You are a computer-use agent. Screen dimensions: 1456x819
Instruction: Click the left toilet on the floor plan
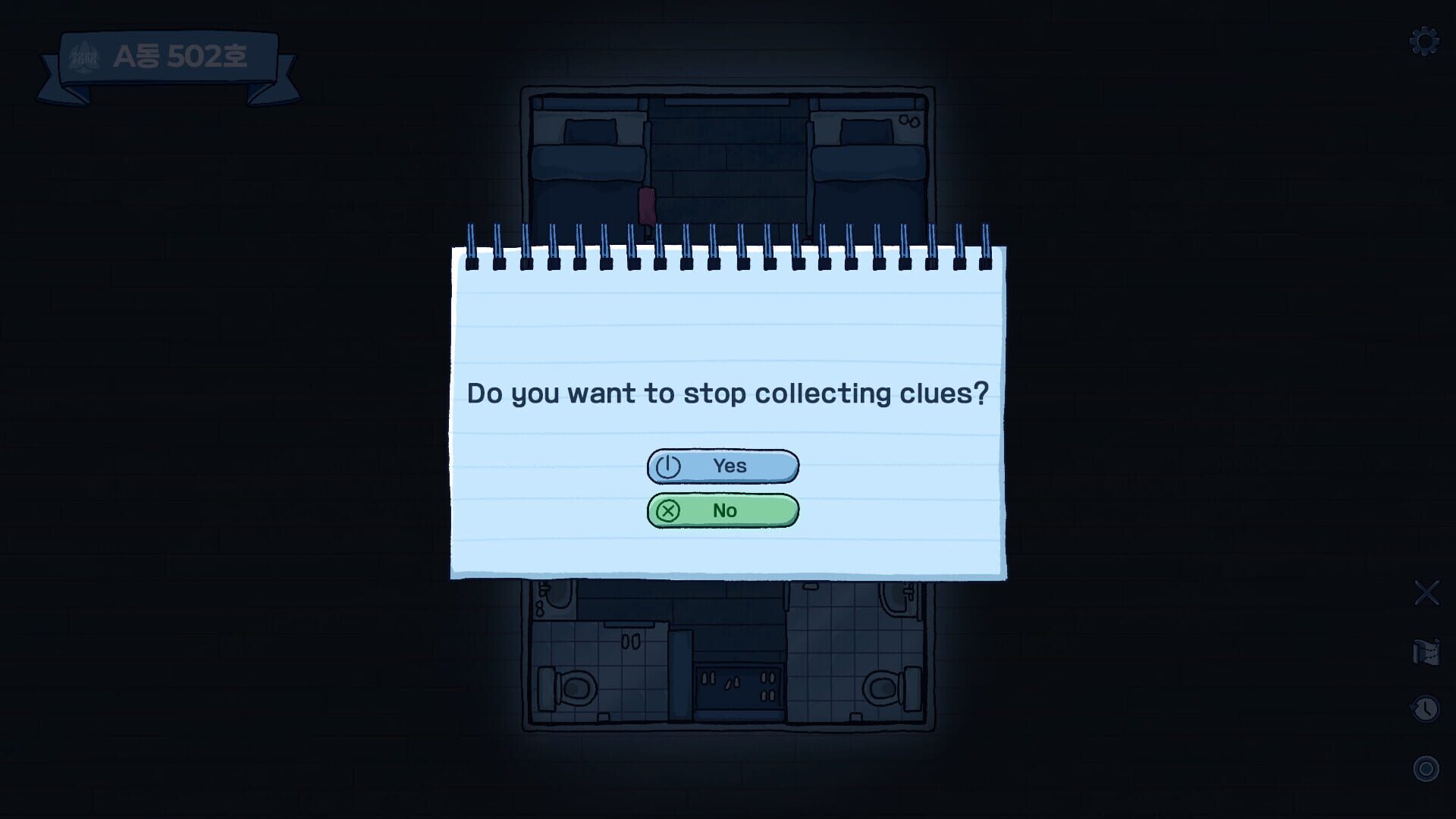point(578,687)
